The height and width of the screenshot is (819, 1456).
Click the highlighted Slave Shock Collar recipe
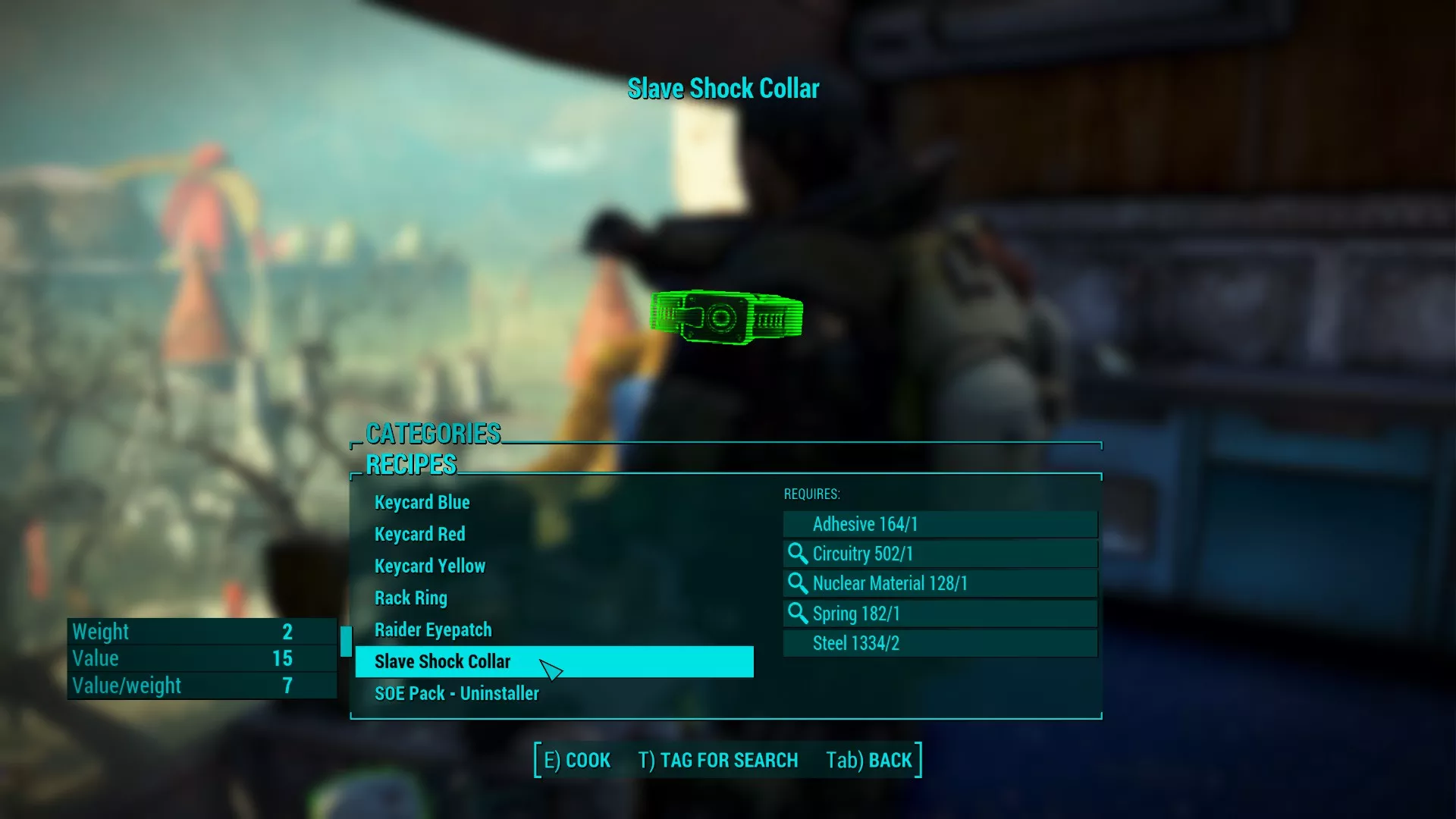(x=443, y=662)
